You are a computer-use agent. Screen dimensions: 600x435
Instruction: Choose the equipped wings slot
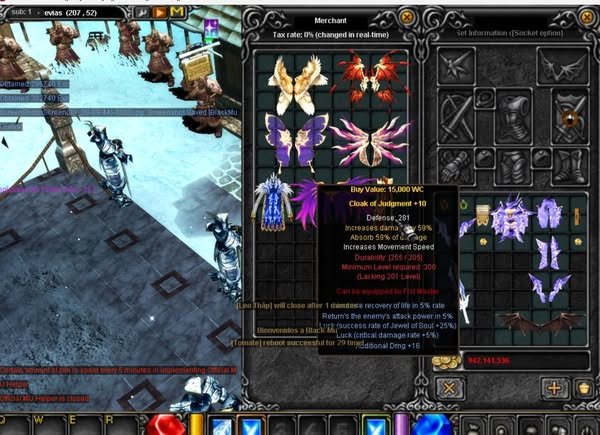564,66
